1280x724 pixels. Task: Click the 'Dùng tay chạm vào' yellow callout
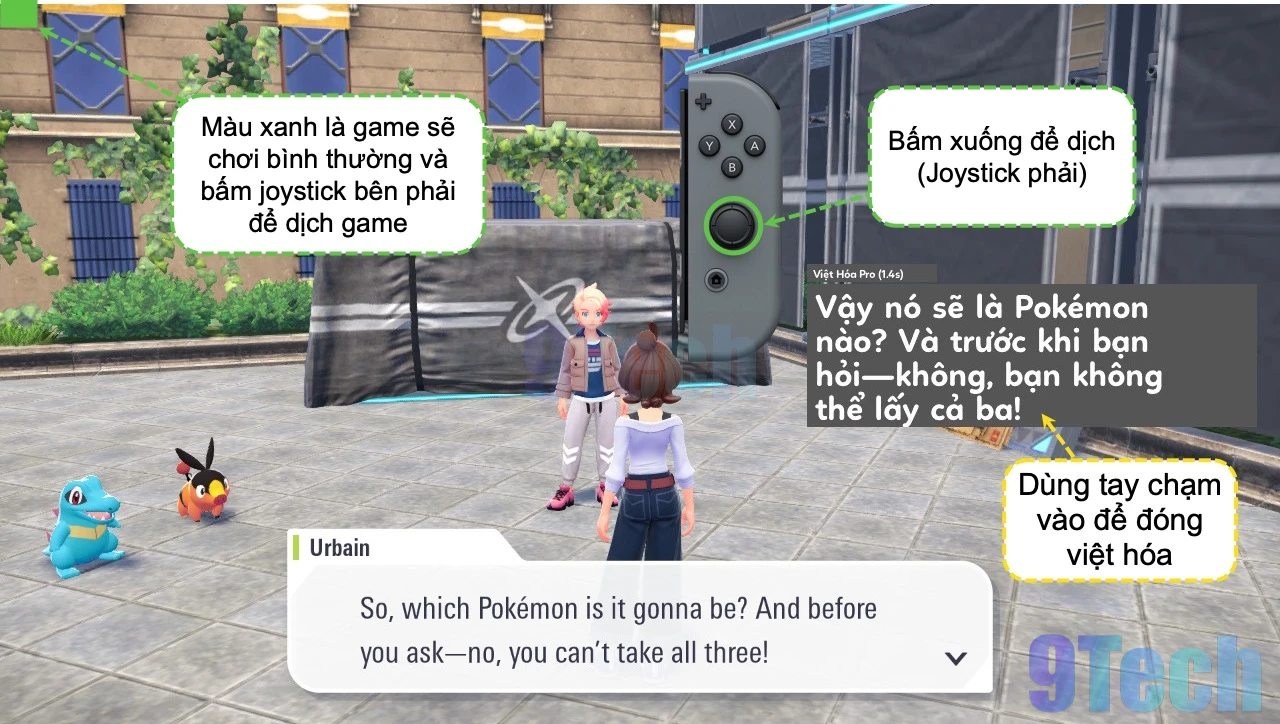[1118, 520]
